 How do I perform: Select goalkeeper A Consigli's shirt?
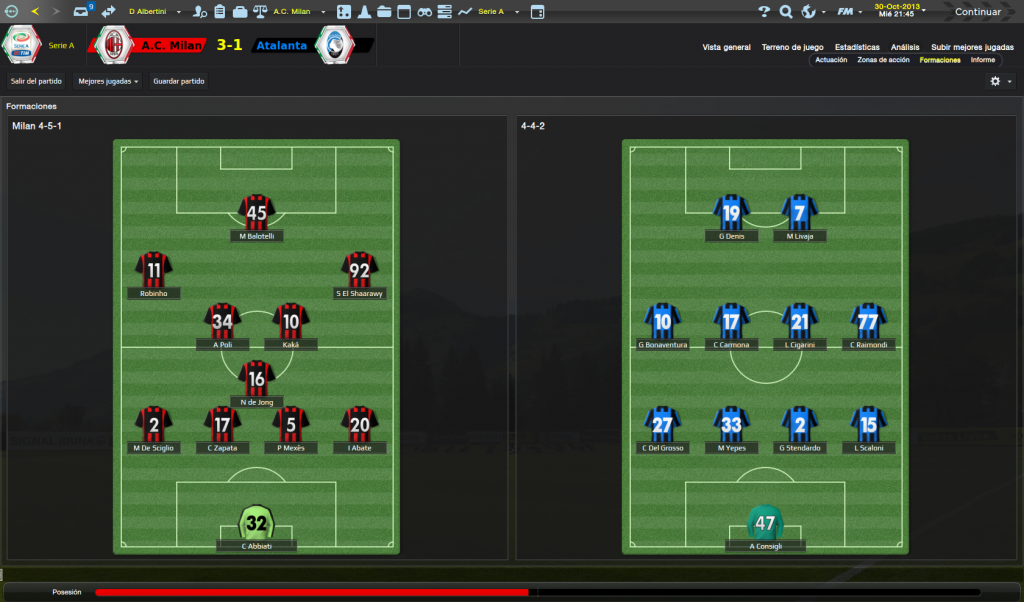pyautogui.click(x=766, y=522)
